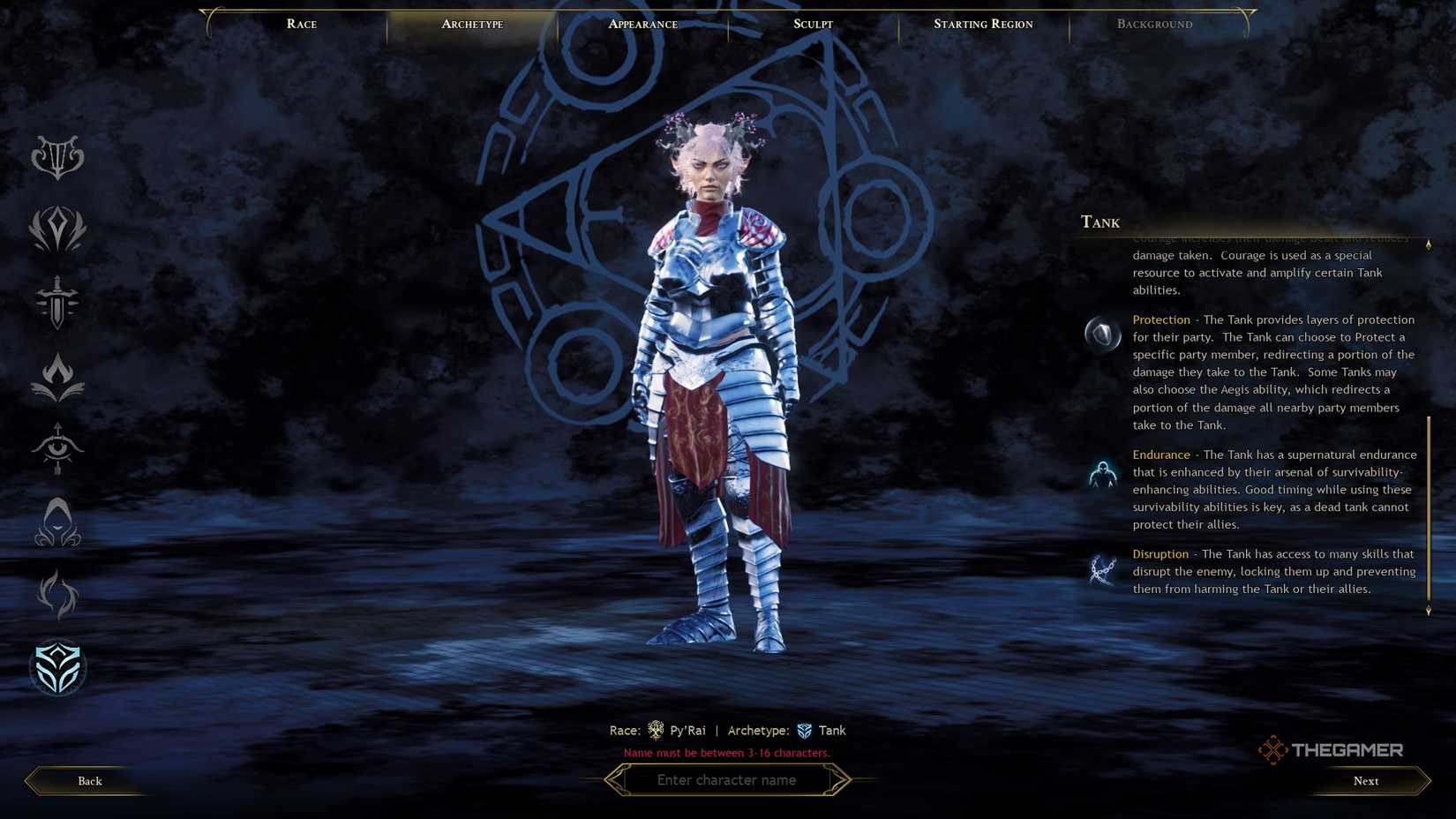1456x819 pixels.
Task: Click the Endurance ability icon
Action: coord(1102,472)
